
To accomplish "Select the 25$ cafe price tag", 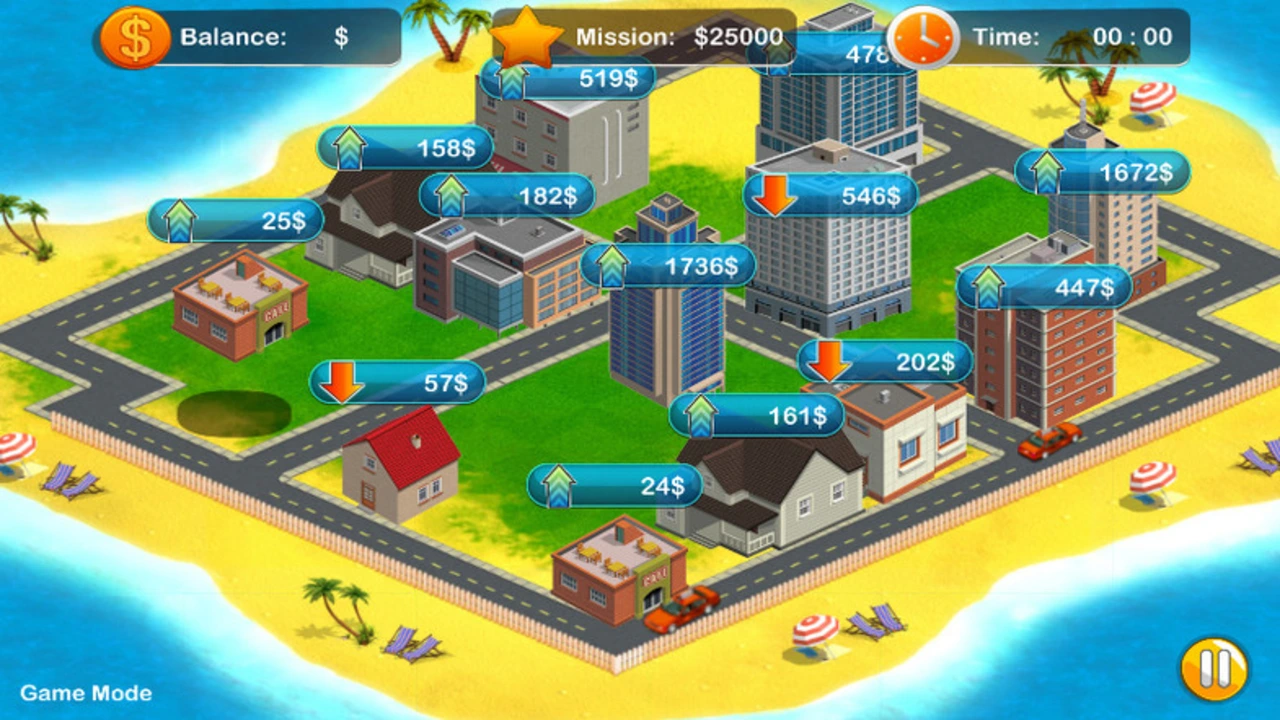I will 236,221.
